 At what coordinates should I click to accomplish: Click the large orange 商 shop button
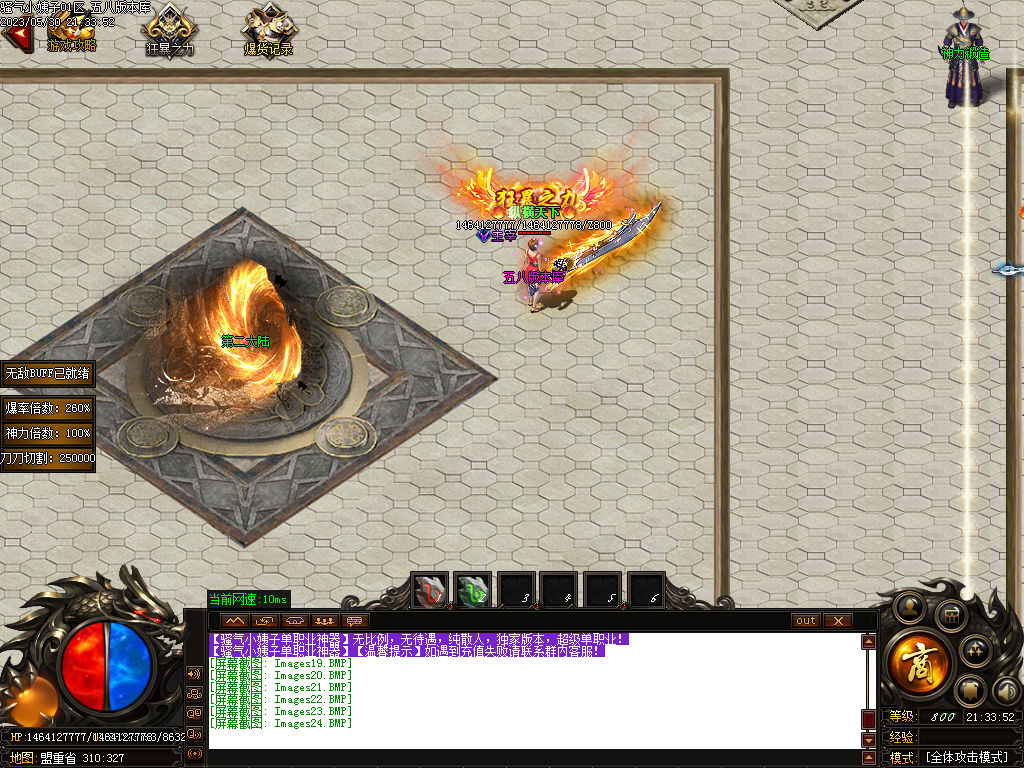(919, 659)
